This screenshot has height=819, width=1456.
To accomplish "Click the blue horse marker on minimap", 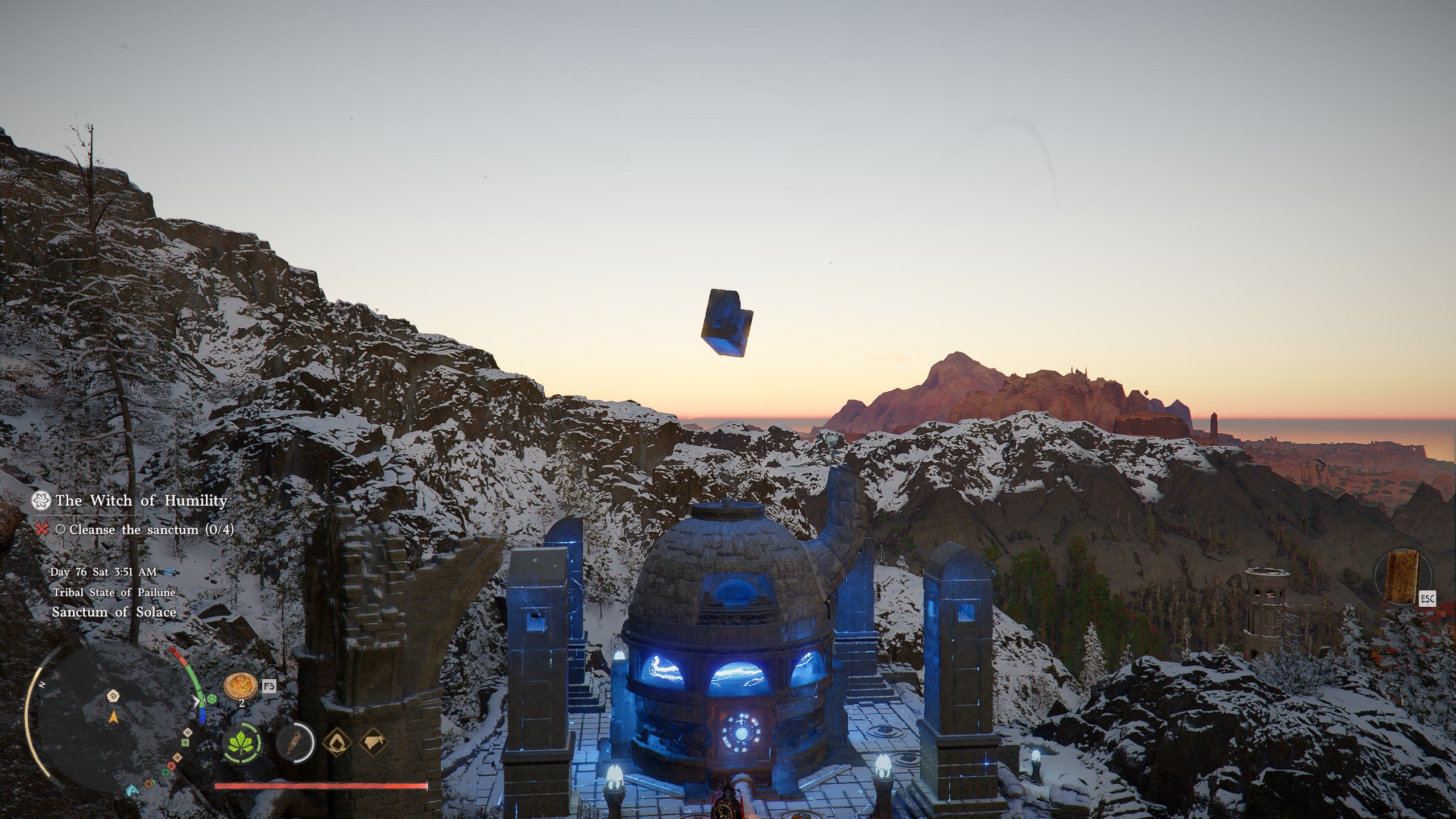I will coord(132,790).
